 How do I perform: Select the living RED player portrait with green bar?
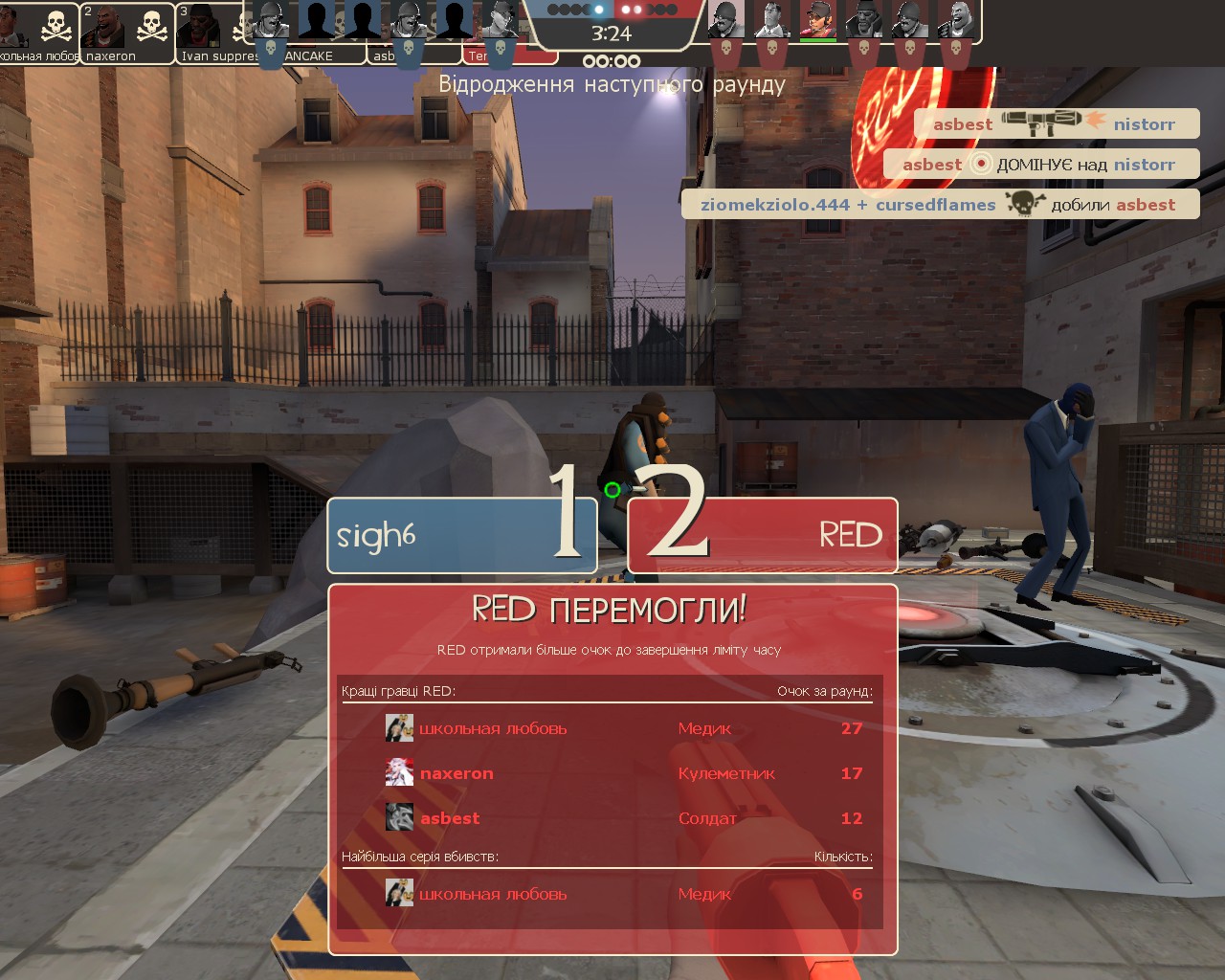(817, 21)
